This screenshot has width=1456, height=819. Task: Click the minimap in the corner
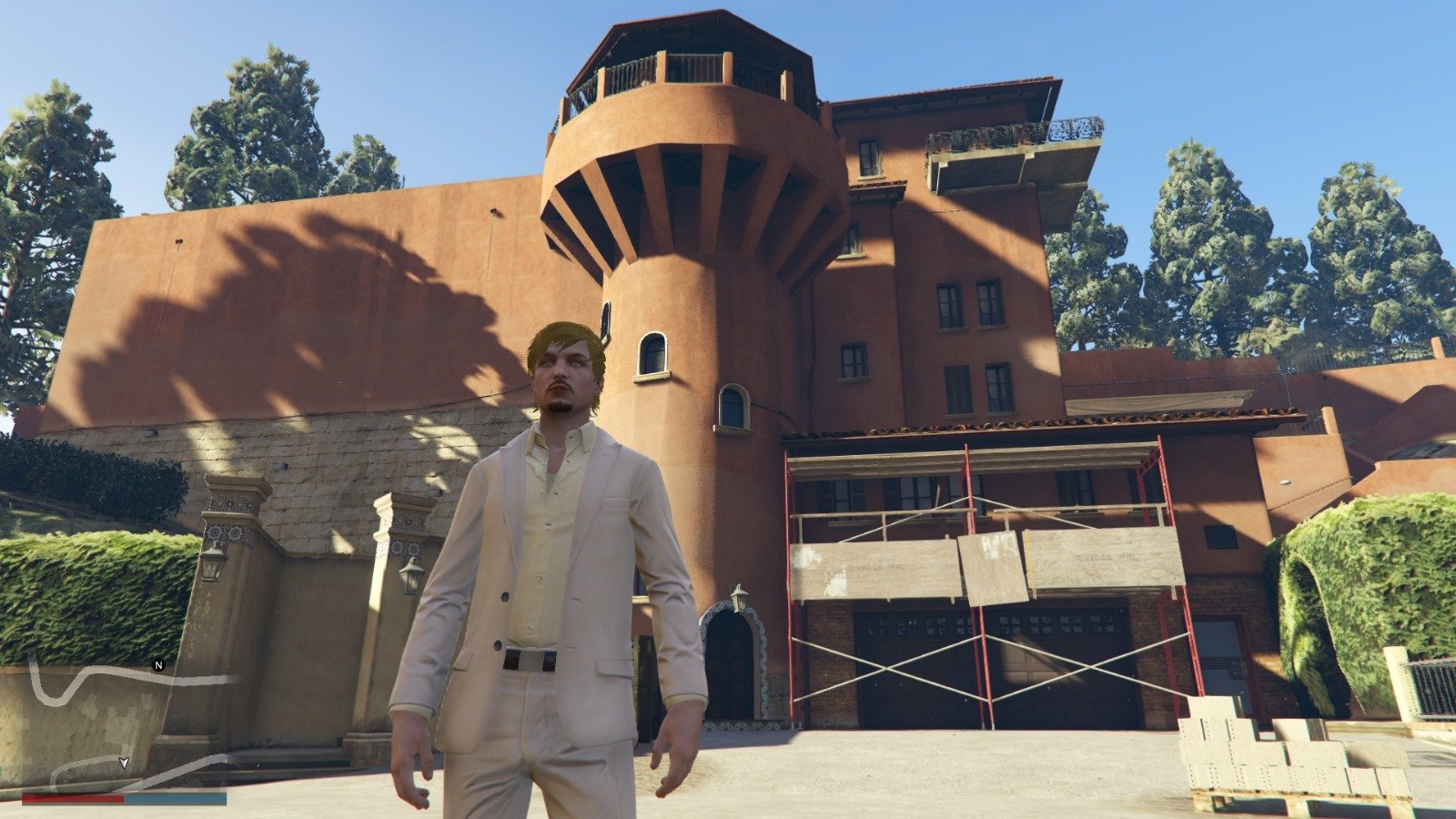124,723
